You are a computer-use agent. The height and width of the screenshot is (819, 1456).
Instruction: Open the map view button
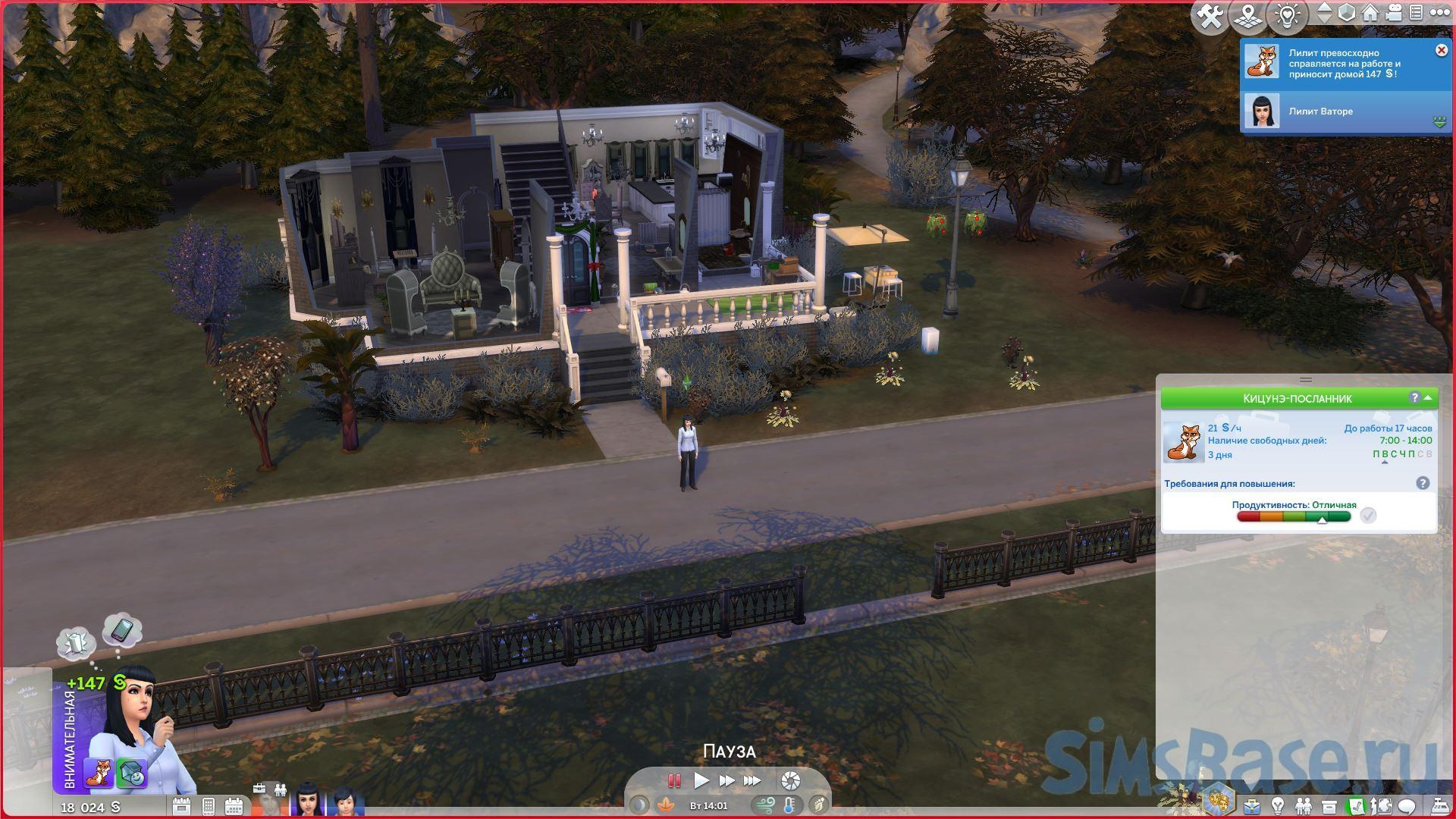[1248, 17]
